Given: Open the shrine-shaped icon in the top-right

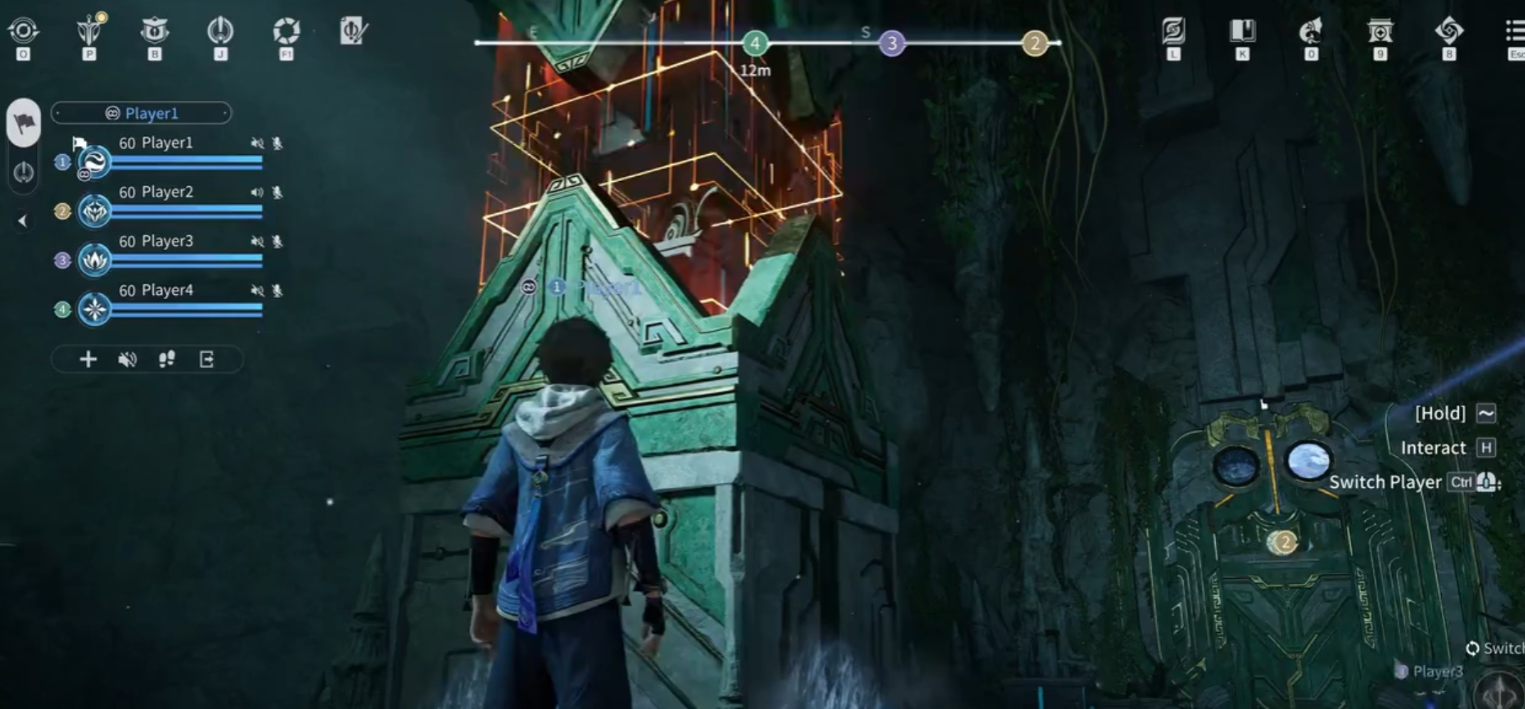Looking at the screenshot, I should coord(1380,31).
